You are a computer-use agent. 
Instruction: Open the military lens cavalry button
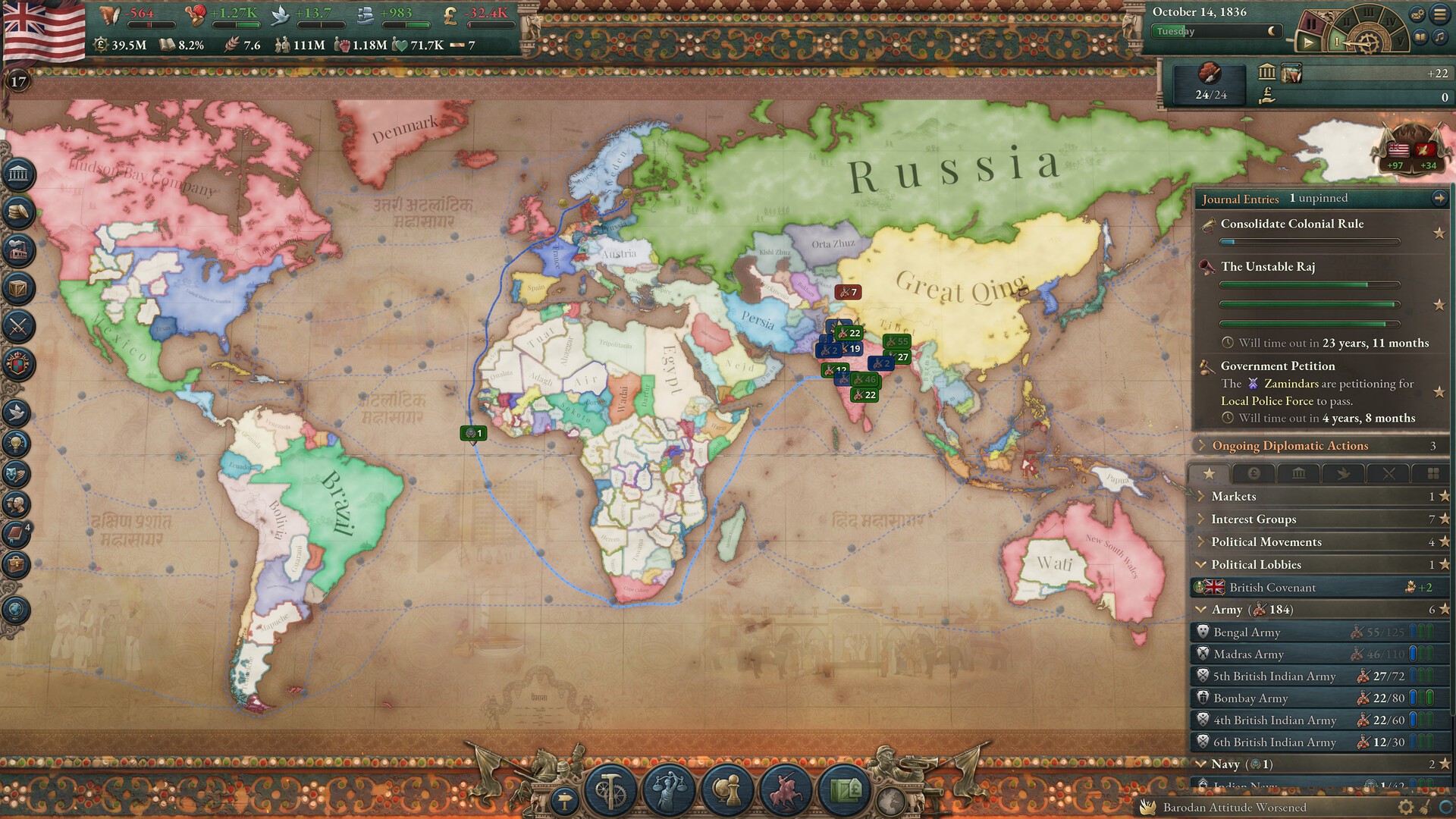pyautogui.click(x=784, y=790)
